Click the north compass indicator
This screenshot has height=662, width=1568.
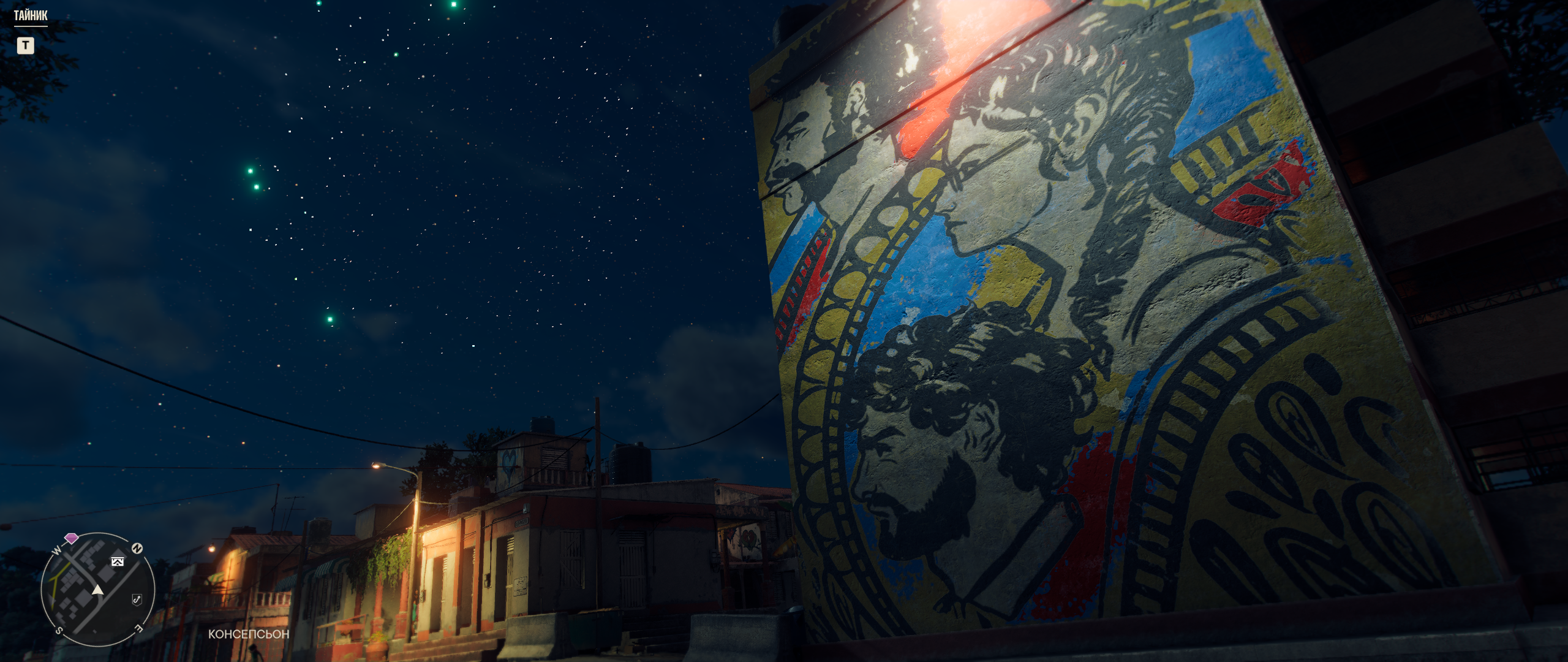tap(137, 548)
